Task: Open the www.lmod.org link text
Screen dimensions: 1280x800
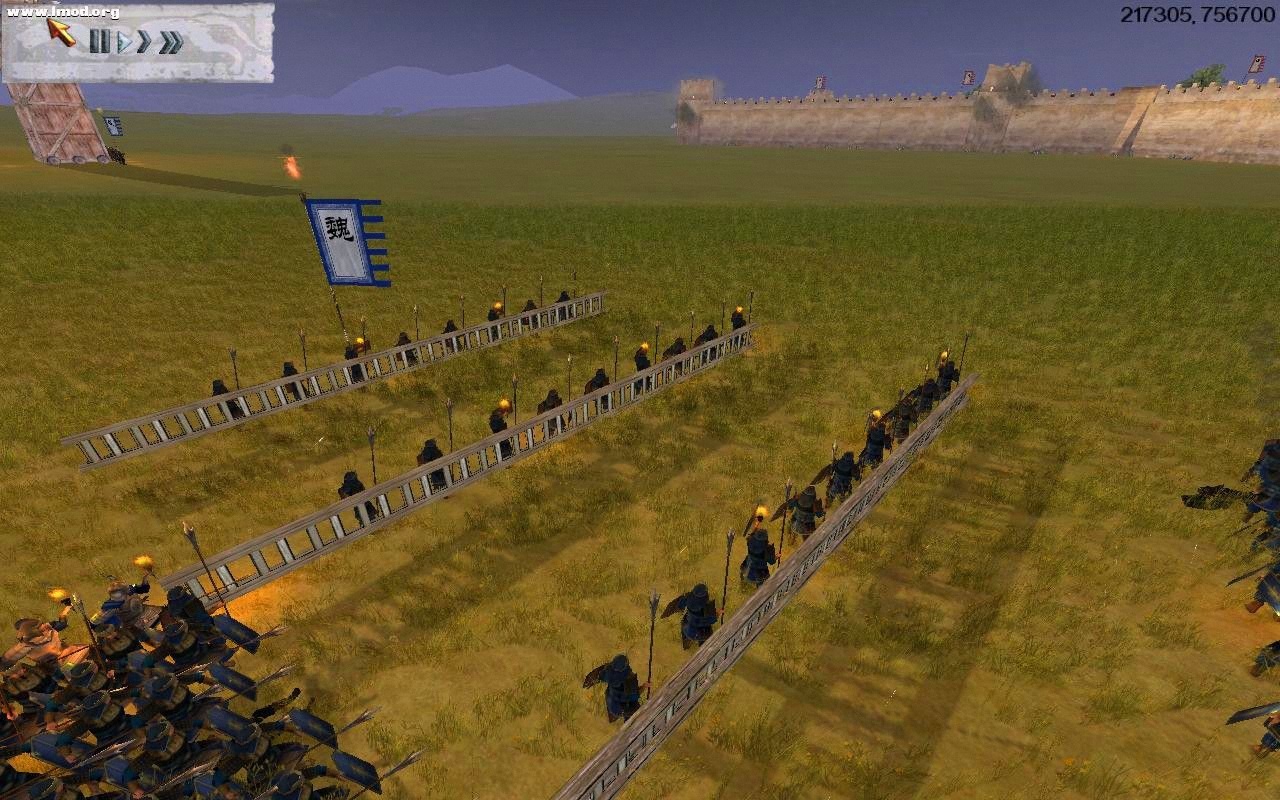Action: pos(62,12)
